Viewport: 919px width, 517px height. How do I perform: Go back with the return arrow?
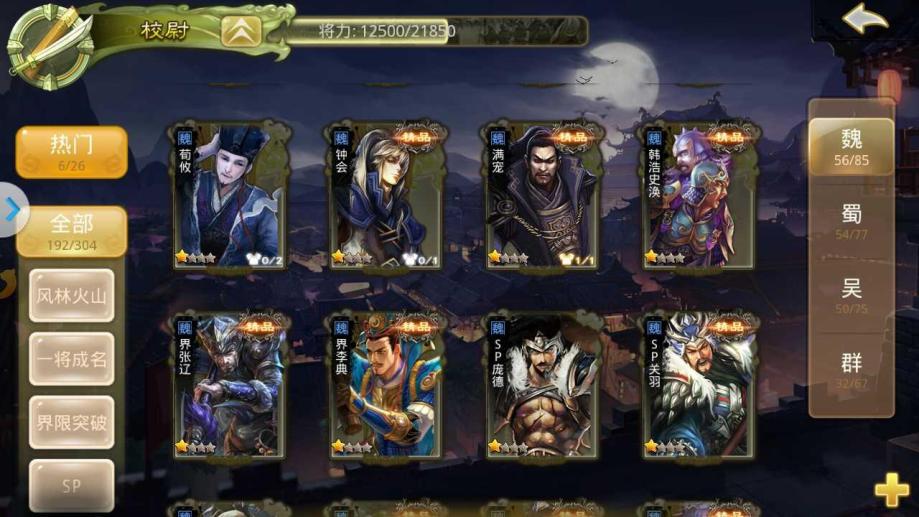click(865, 20)
